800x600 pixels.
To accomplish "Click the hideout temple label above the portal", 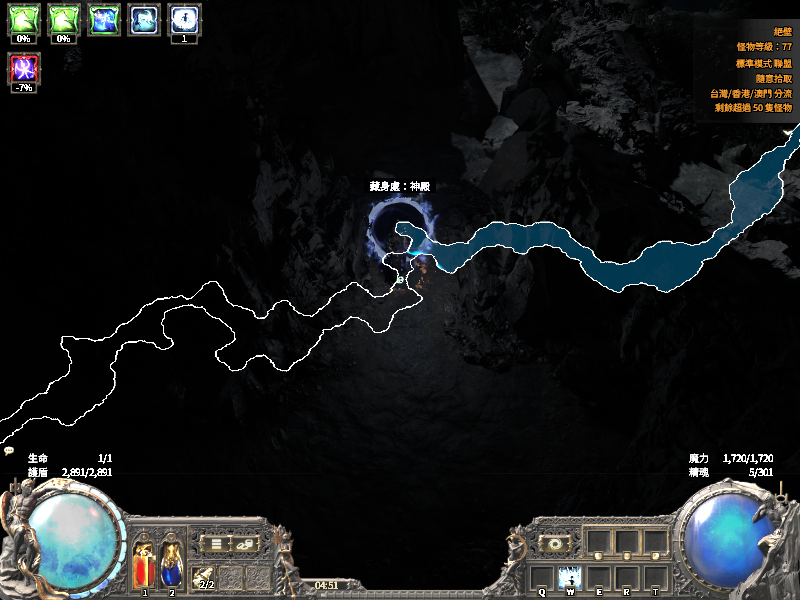I will click(x=399, y=186).
